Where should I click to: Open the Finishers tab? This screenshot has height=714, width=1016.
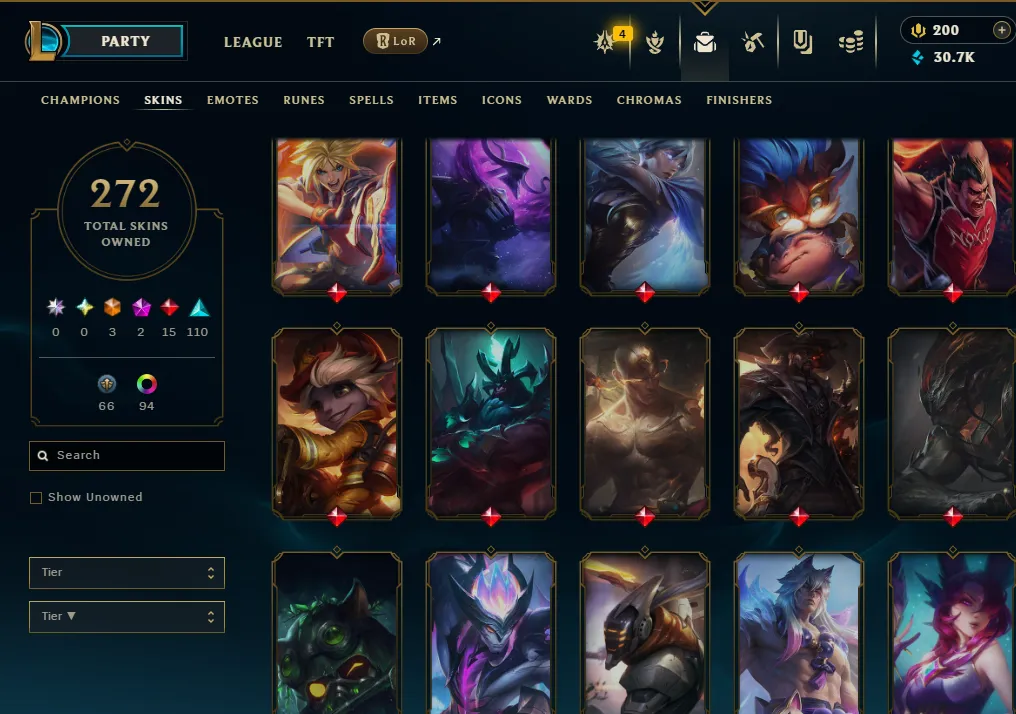[739, 100]
